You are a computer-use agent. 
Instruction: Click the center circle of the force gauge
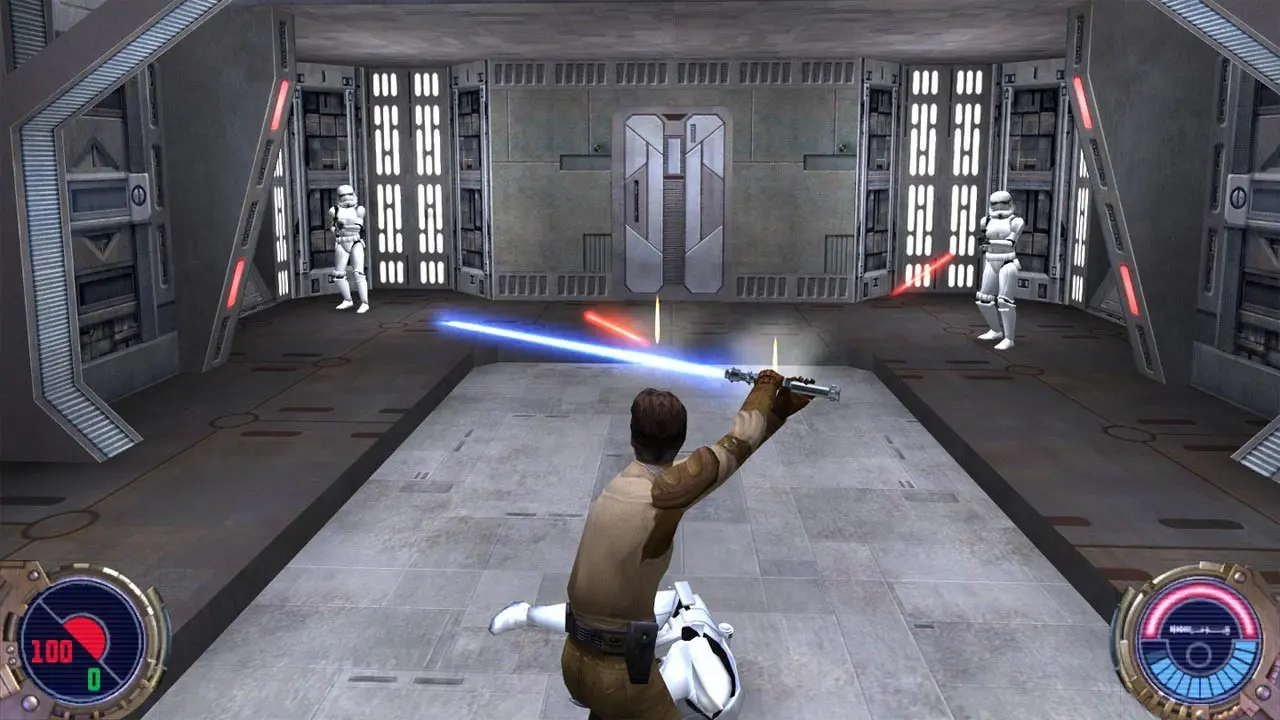(1197, 653)
